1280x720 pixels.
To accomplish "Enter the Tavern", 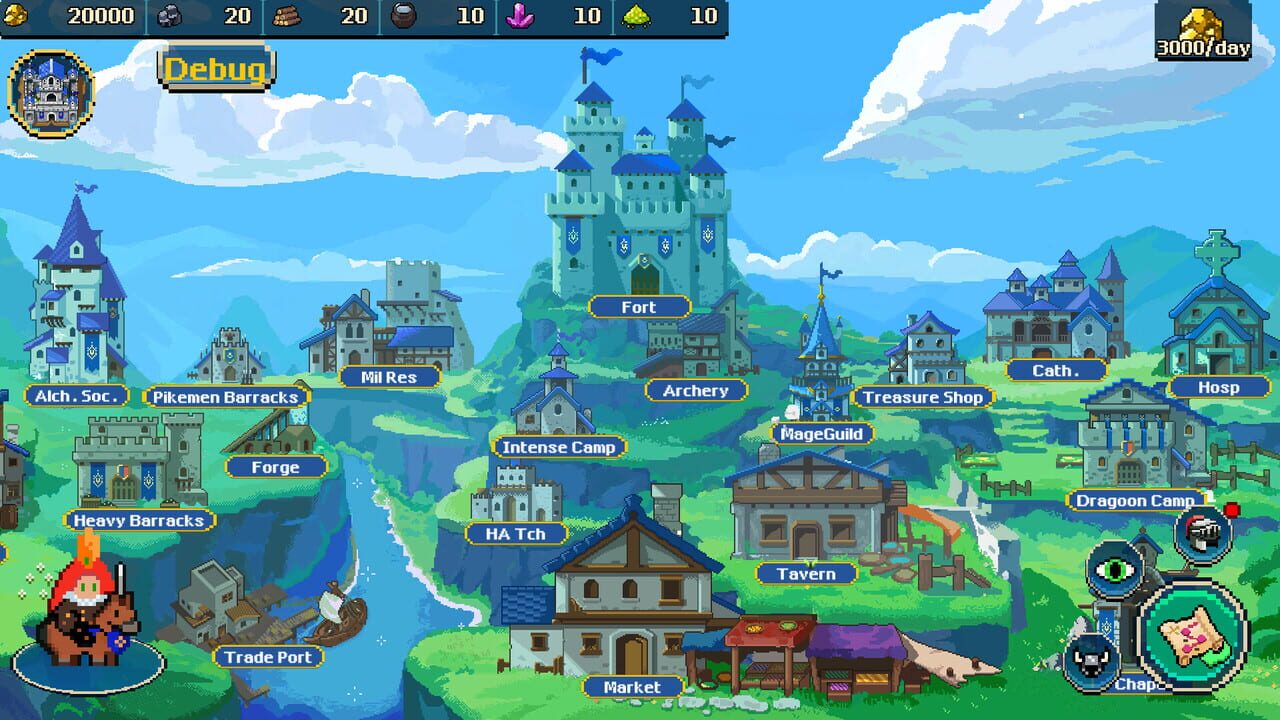I will [805, 573].
